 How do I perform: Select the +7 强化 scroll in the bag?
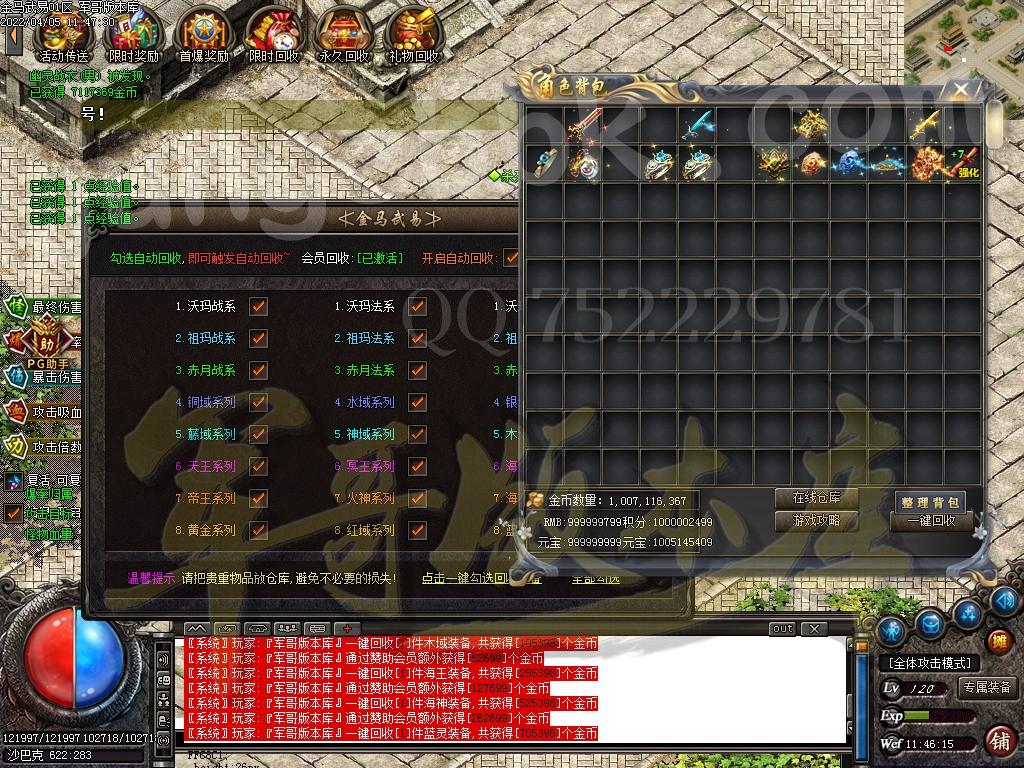965,163
